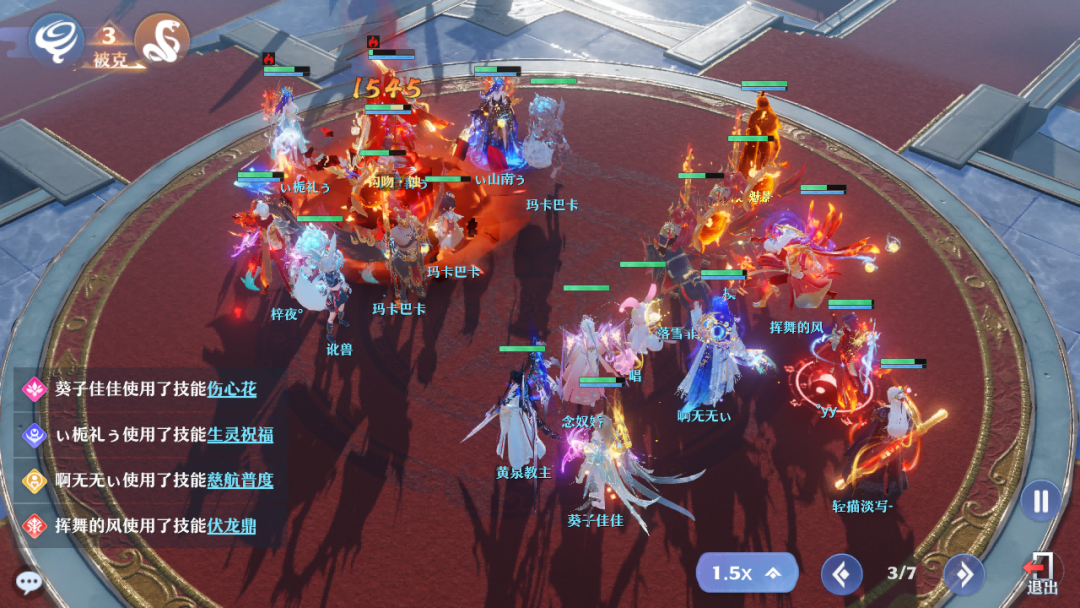Open the 伤心花 skill link
The width and height of the screenshot is (1080, 608).
click(232, 389)
